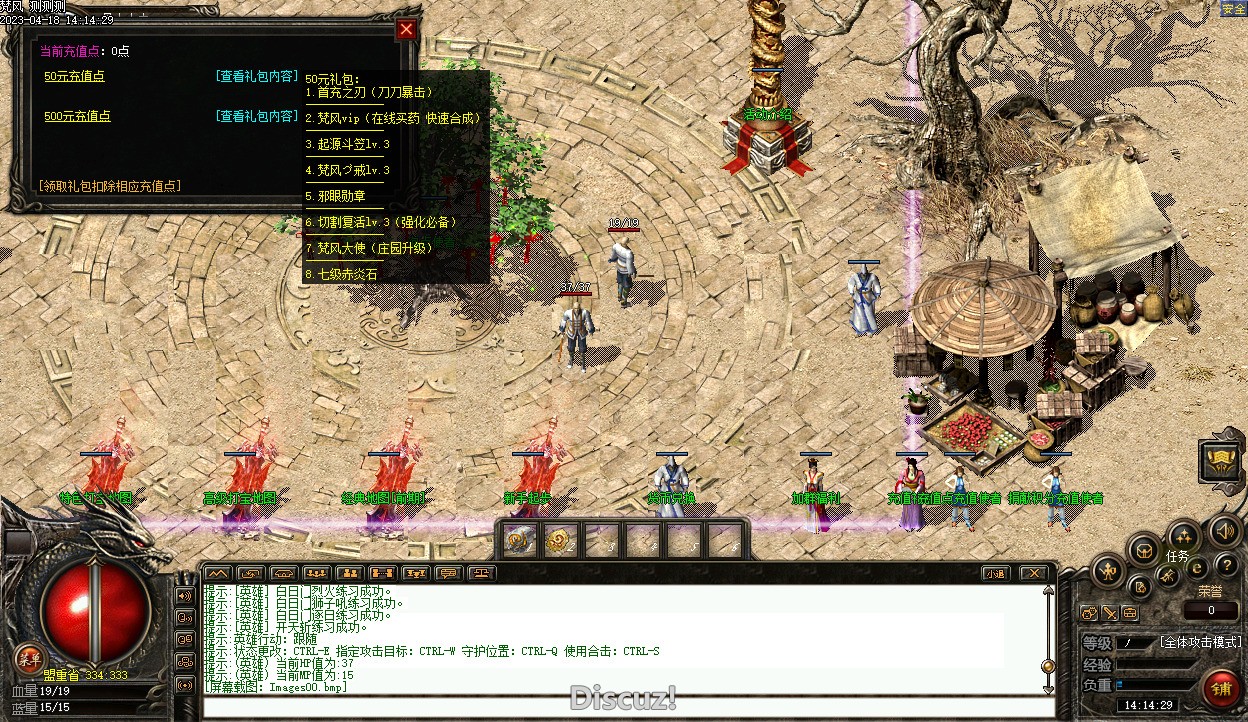Click the chat text input field
This screenshot has width=1248, height=722.
pyautogui.click(x=620, y=708)
